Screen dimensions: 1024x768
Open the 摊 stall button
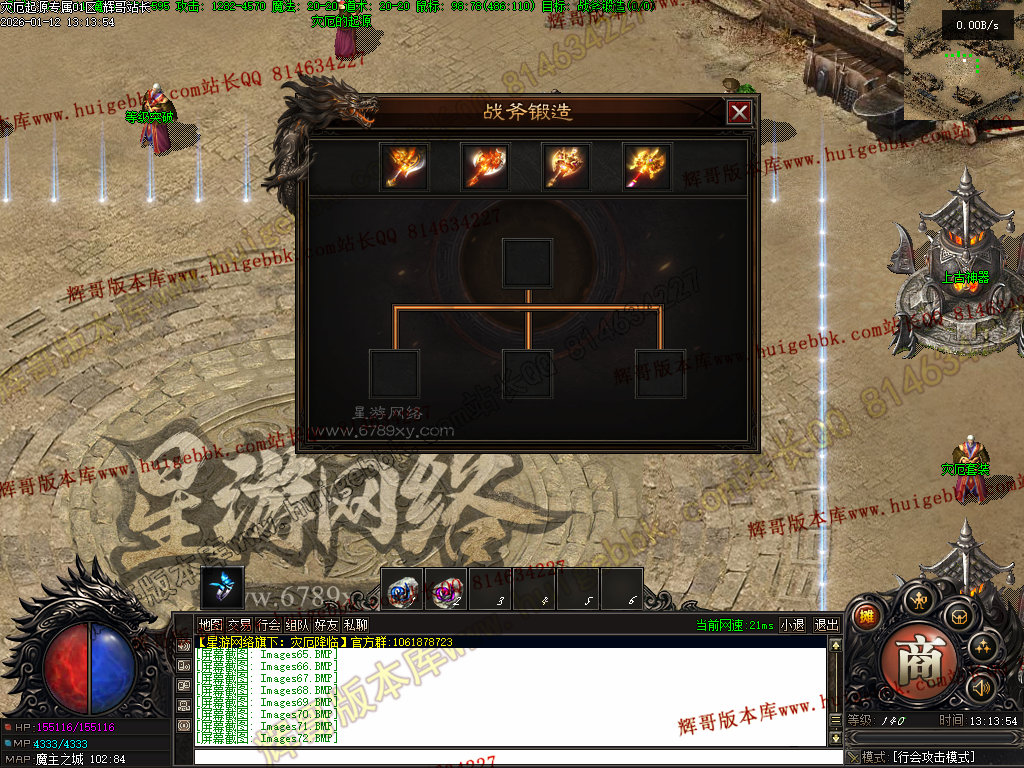pyautogui.click(x=866, y=616)
